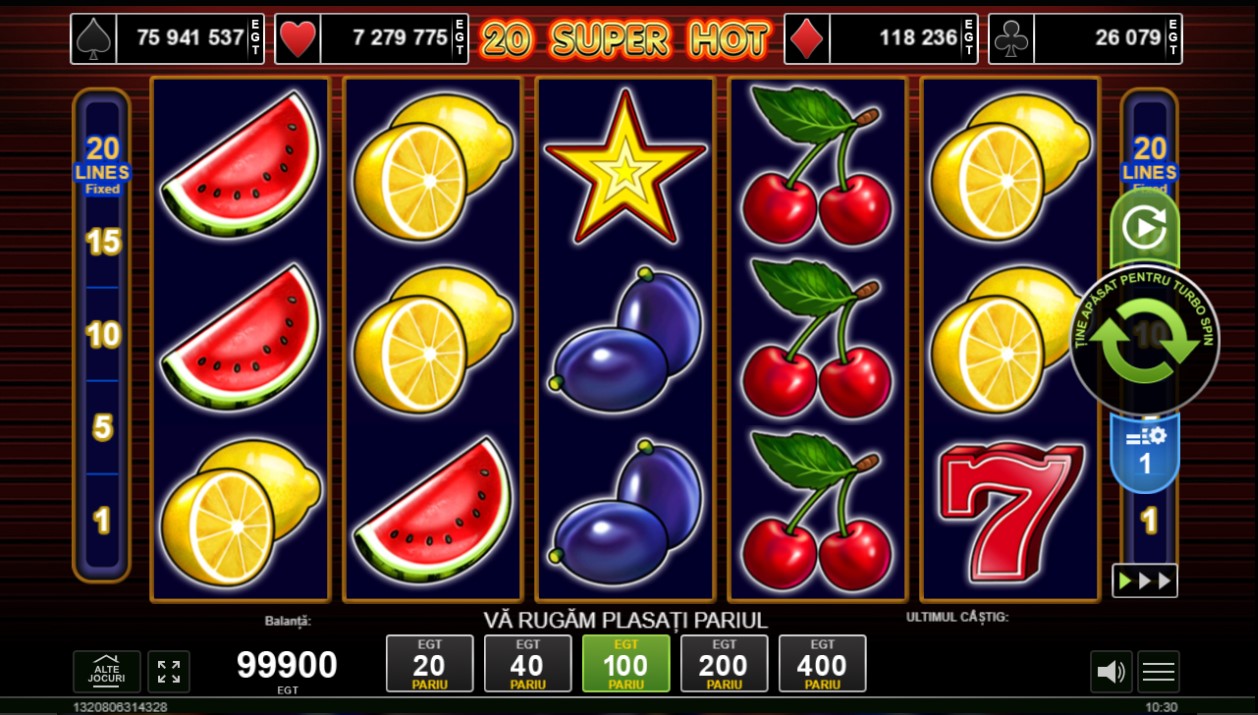Choose the highlighted 100 EGT bet
The width and height of the screenshot is (1258, 715).
point(625,664)
